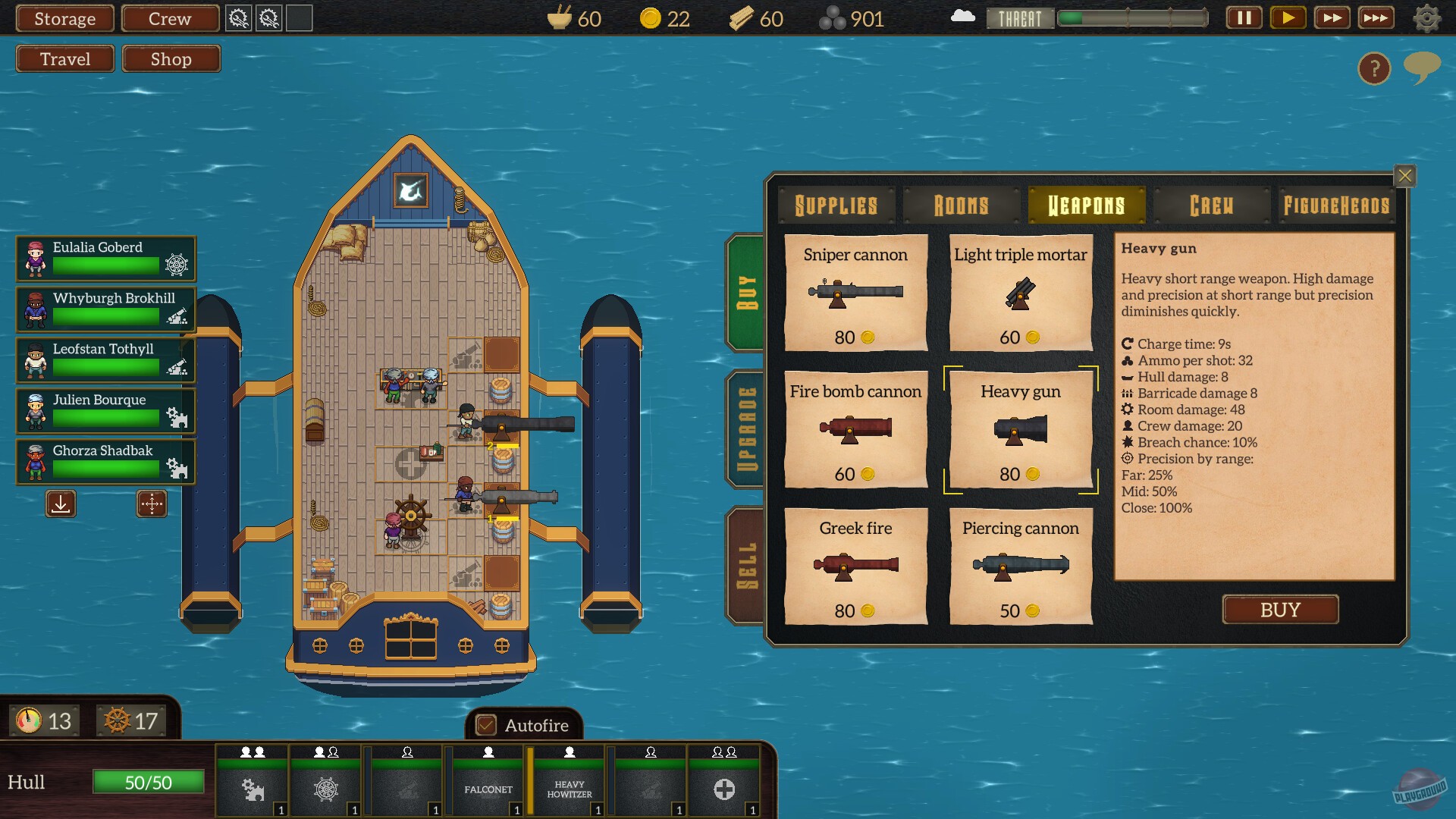Select the engine gears room in the bottom bar
The height and width of the screenshot is (819, 1456).
coord(253,789)
